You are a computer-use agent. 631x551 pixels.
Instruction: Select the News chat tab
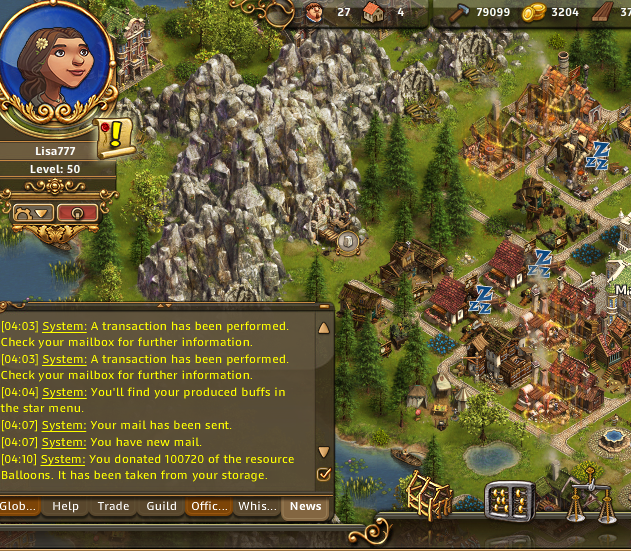pyautogui.click(x=305, y=506)
